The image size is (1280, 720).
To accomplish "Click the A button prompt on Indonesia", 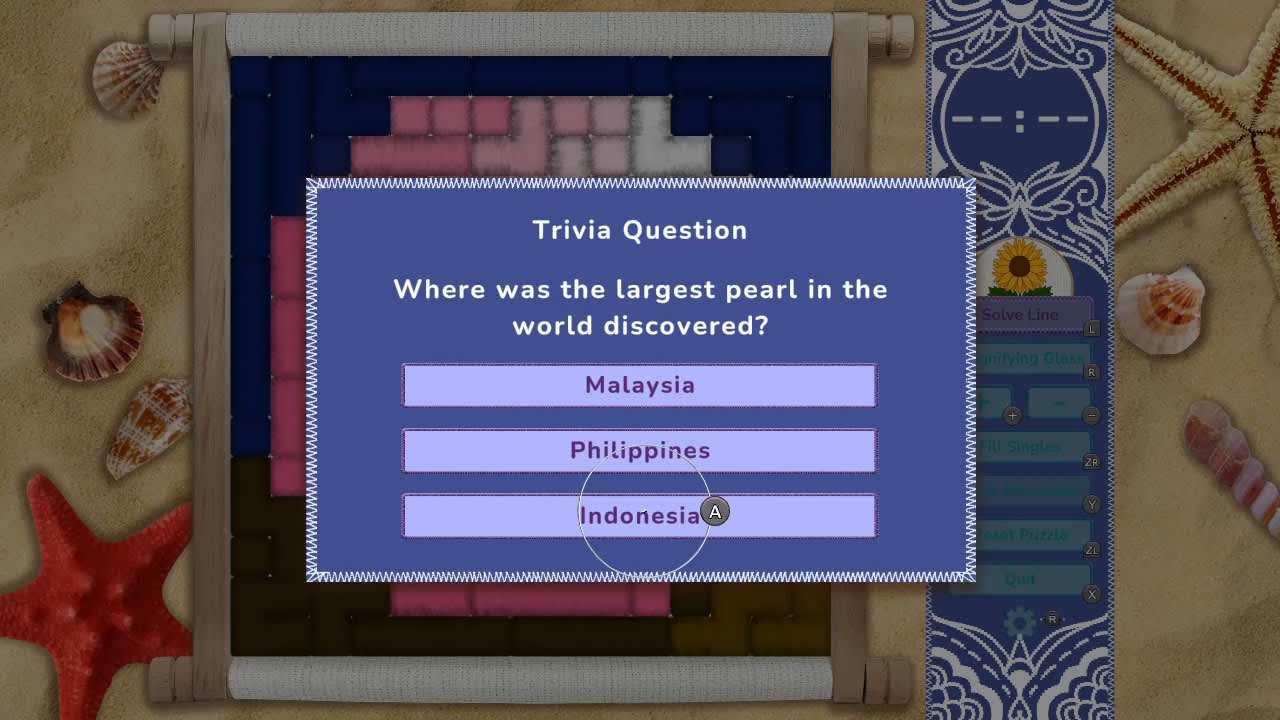I will point(714,512).
